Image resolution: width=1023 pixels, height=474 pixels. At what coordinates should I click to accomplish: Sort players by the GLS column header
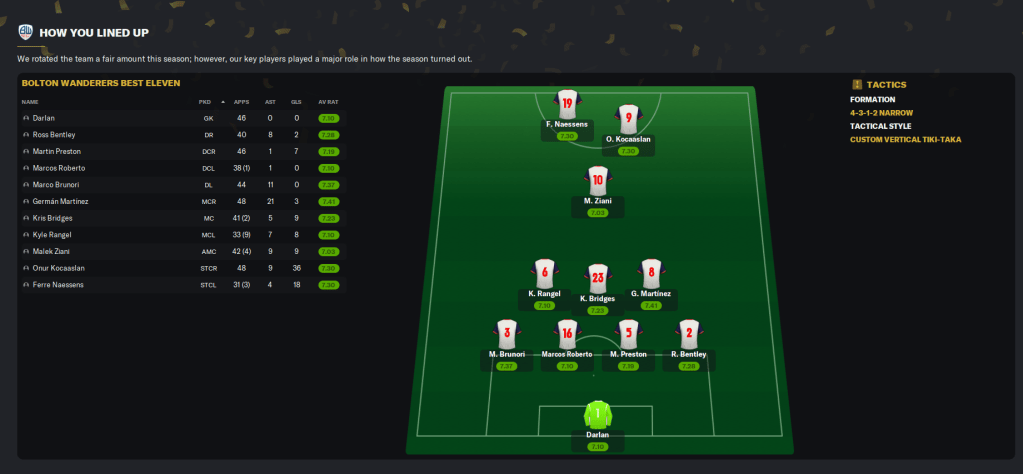click(x=295, y=102)
